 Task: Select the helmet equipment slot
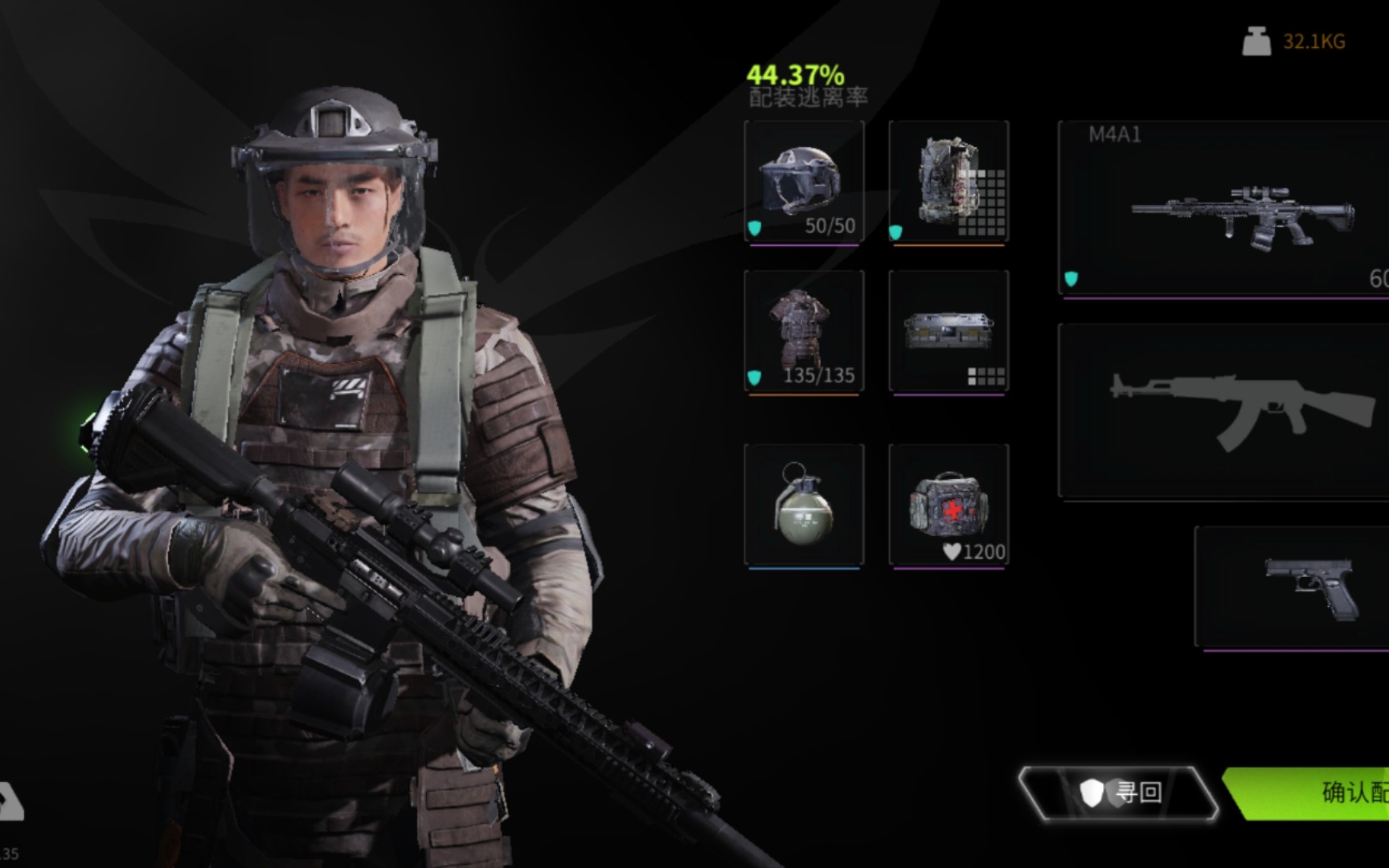pyautogui.click(x=804, y=182)
